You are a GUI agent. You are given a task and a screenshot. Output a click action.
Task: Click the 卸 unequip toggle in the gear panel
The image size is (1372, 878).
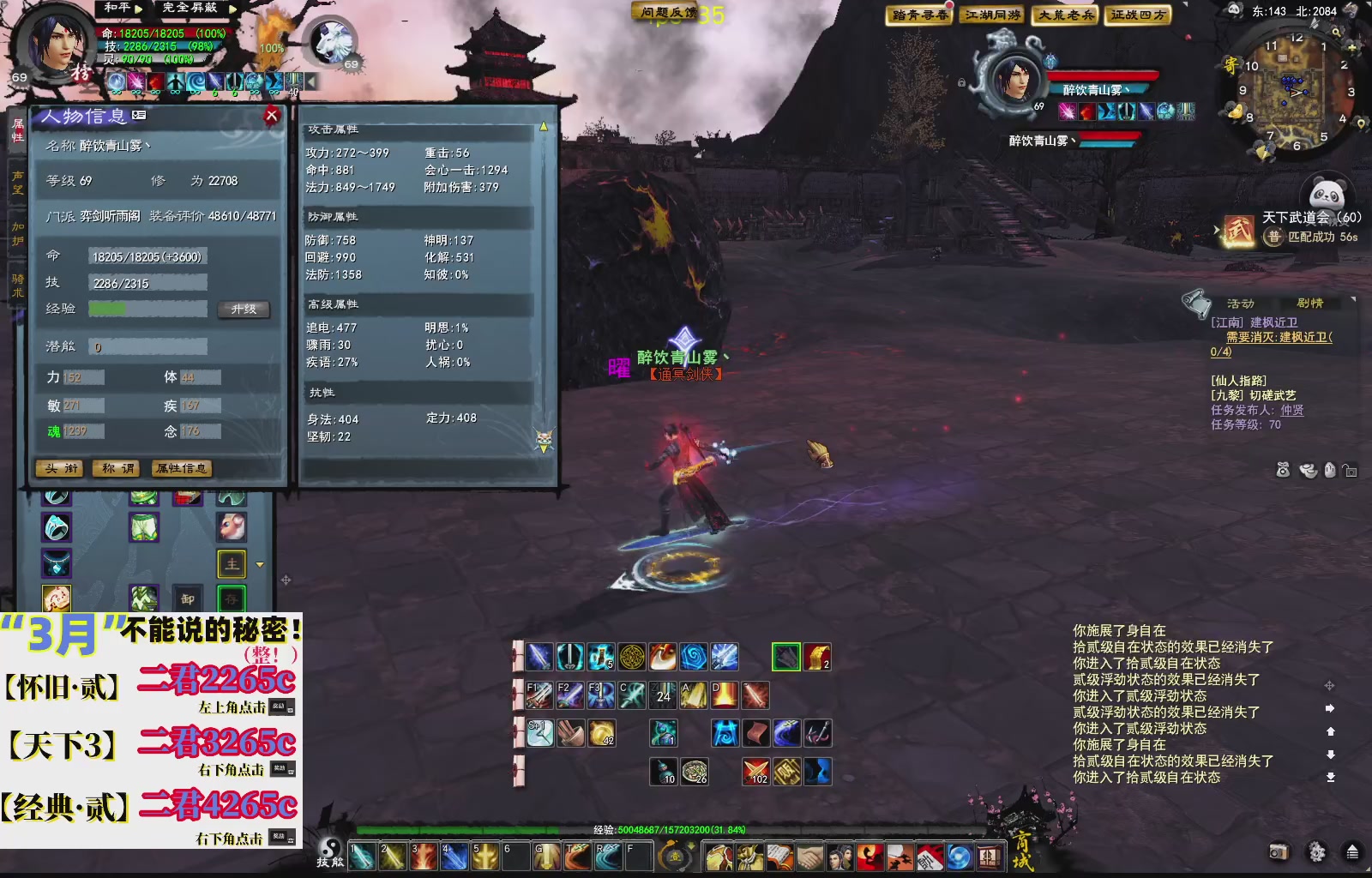[x=187, y=598]
